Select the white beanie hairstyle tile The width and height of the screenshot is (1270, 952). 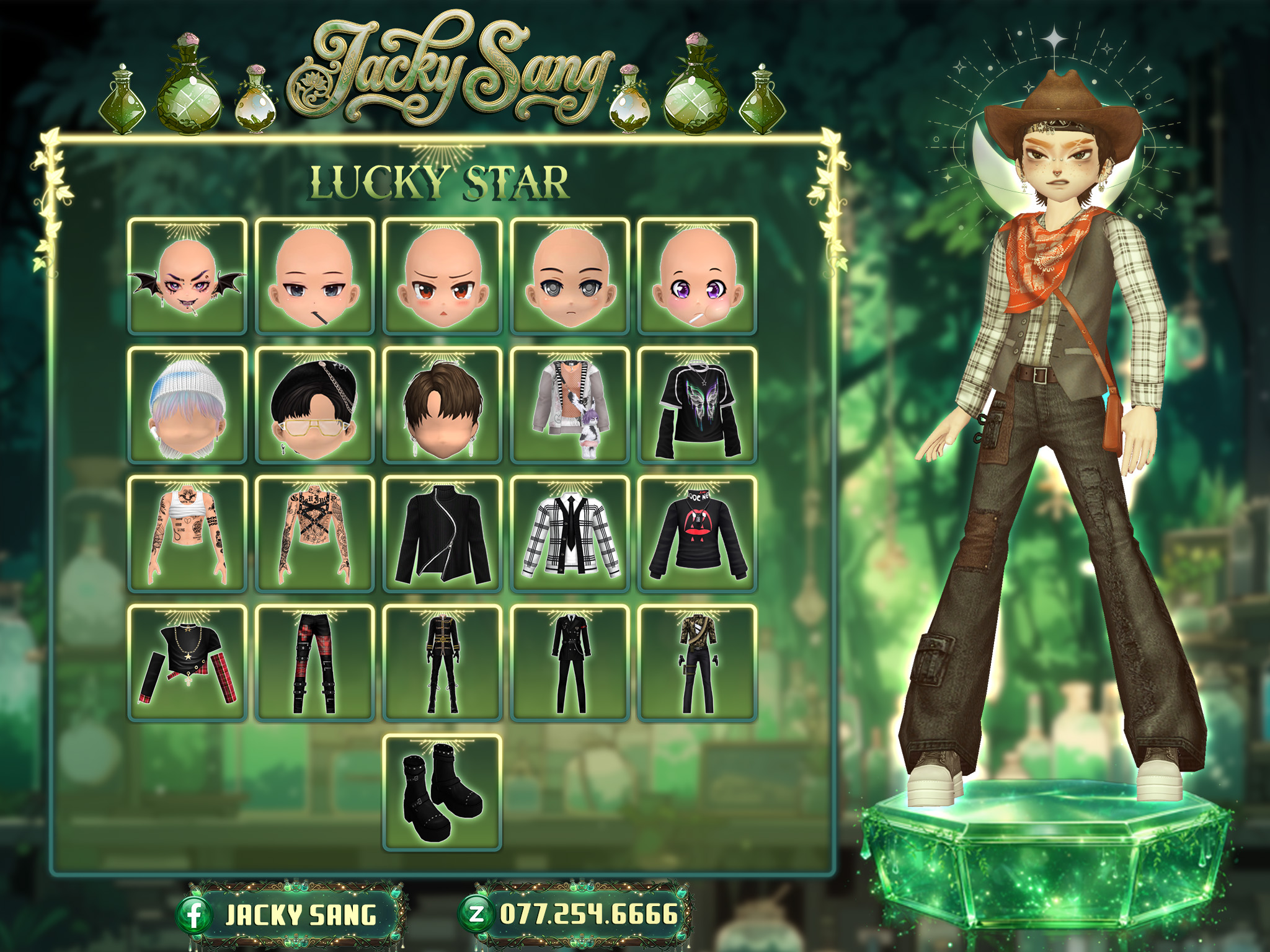point(187,405)
